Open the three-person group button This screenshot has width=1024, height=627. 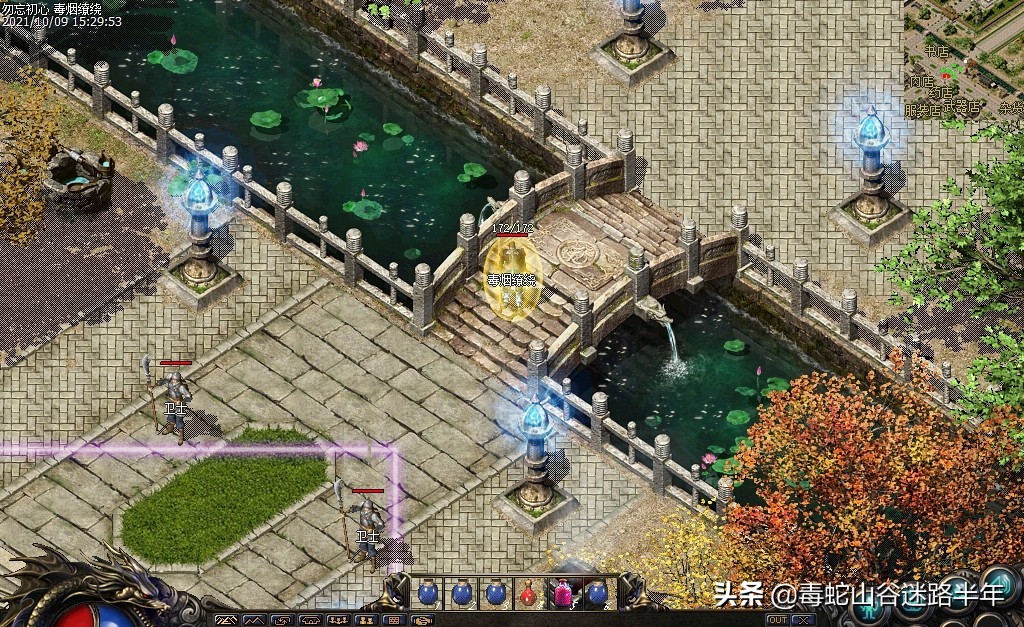(337, 620)
